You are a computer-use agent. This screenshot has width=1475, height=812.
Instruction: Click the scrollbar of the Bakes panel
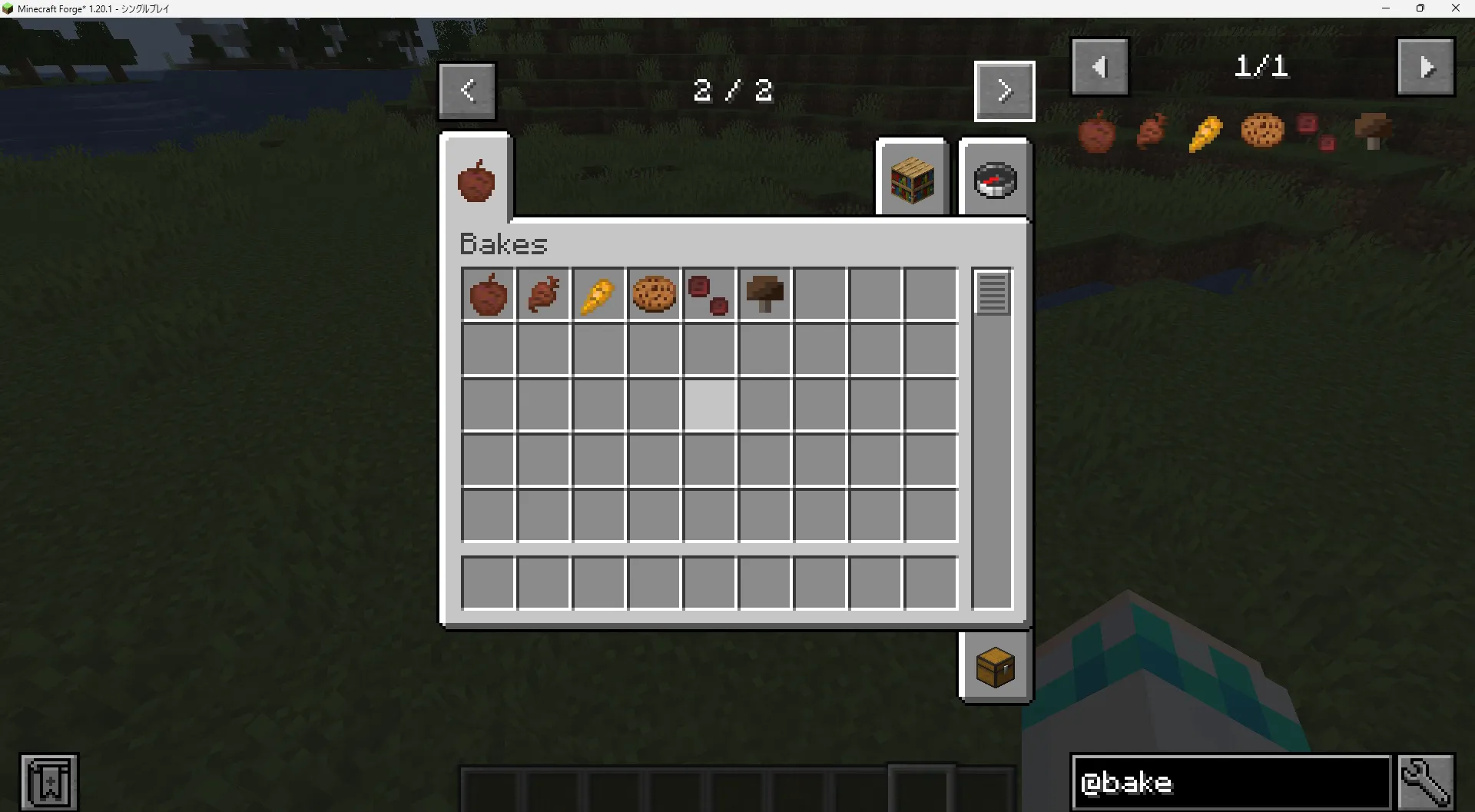992,294
